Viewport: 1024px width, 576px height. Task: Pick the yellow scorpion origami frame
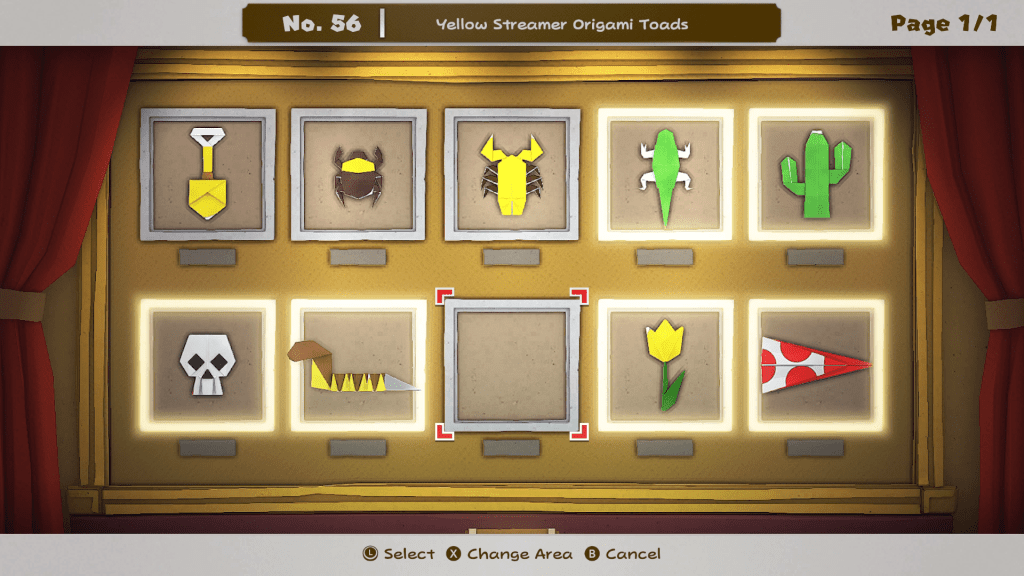[512, 175]
